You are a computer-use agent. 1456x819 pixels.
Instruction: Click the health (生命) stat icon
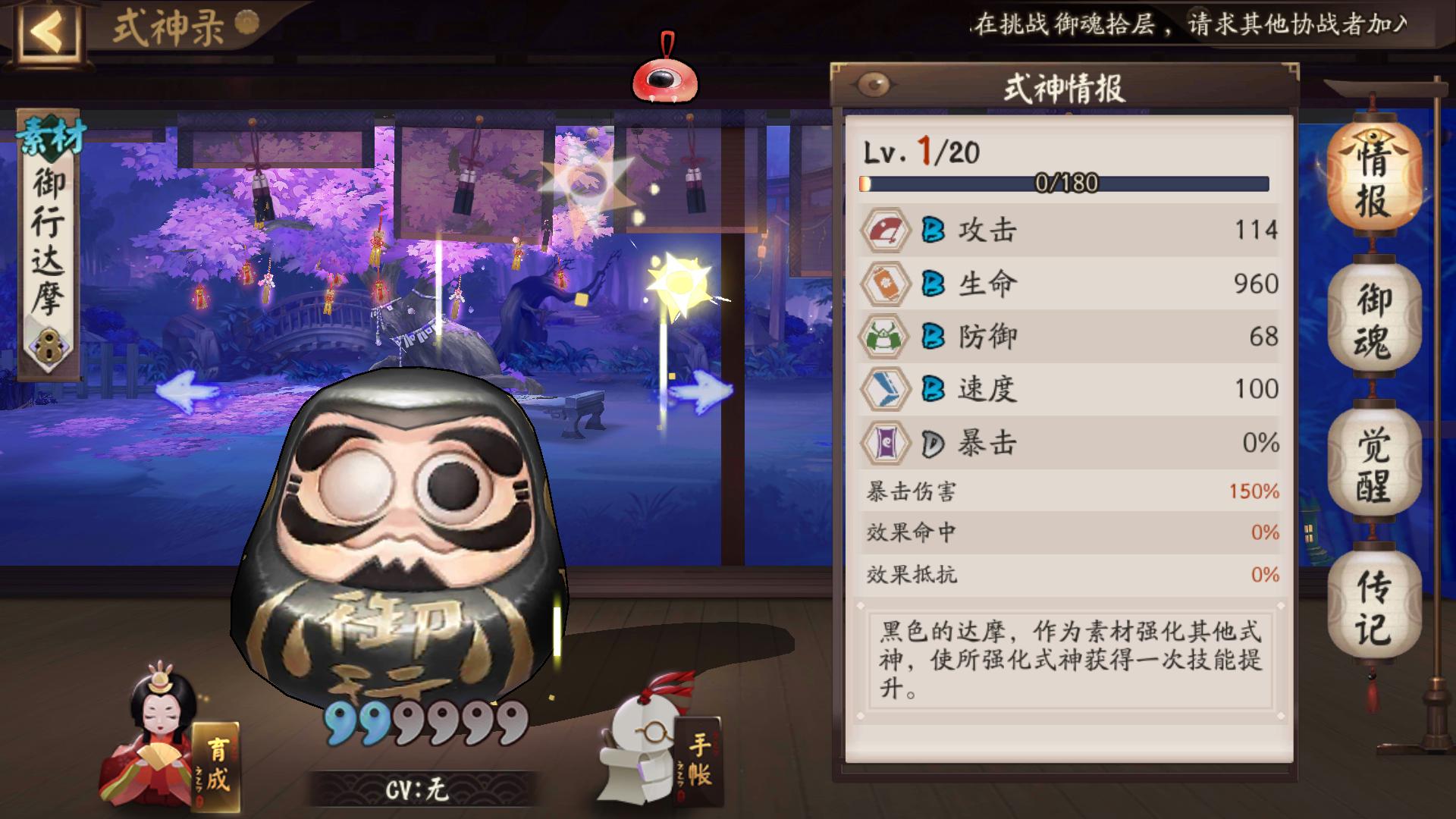(x=886, y=284)
